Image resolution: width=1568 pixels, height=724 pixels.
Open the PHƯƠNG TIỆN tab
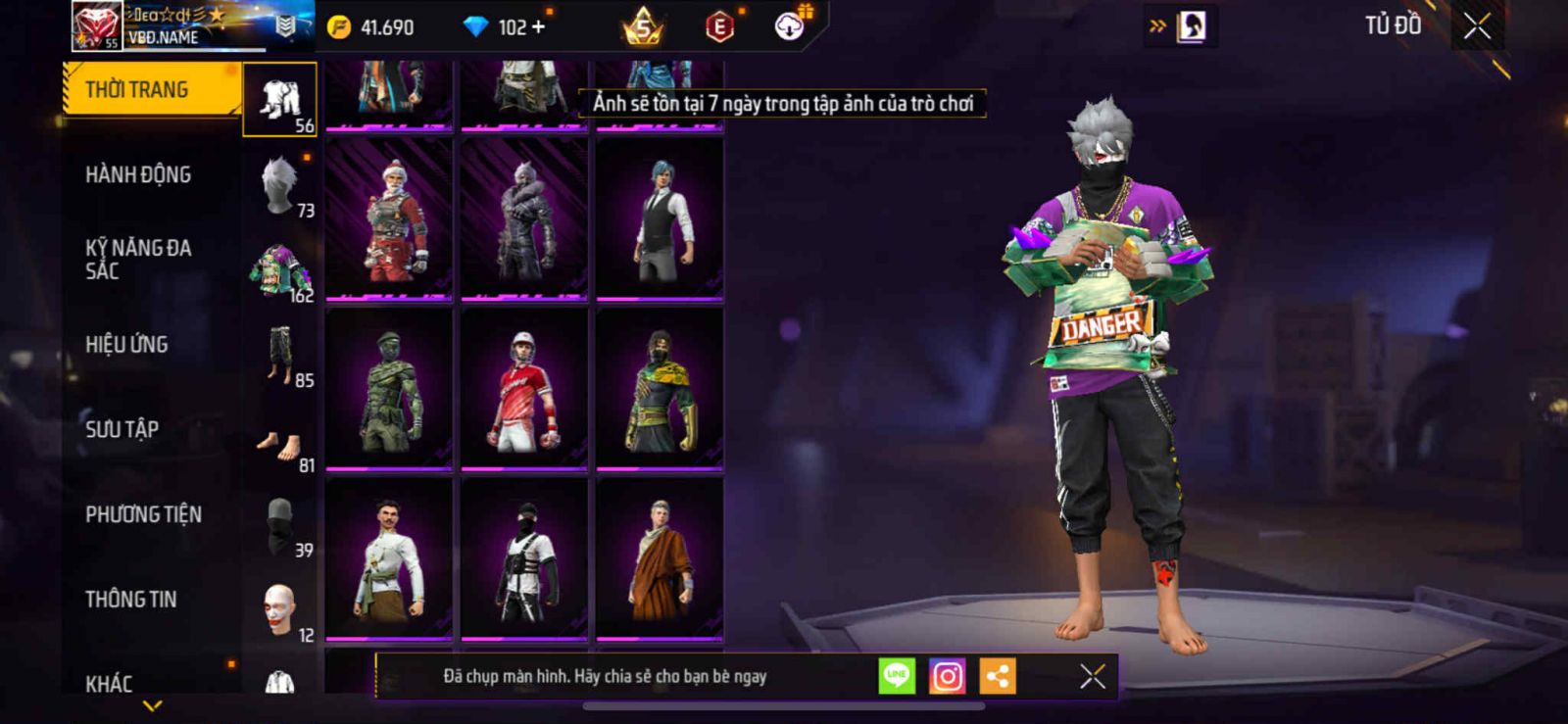(143, 514)
